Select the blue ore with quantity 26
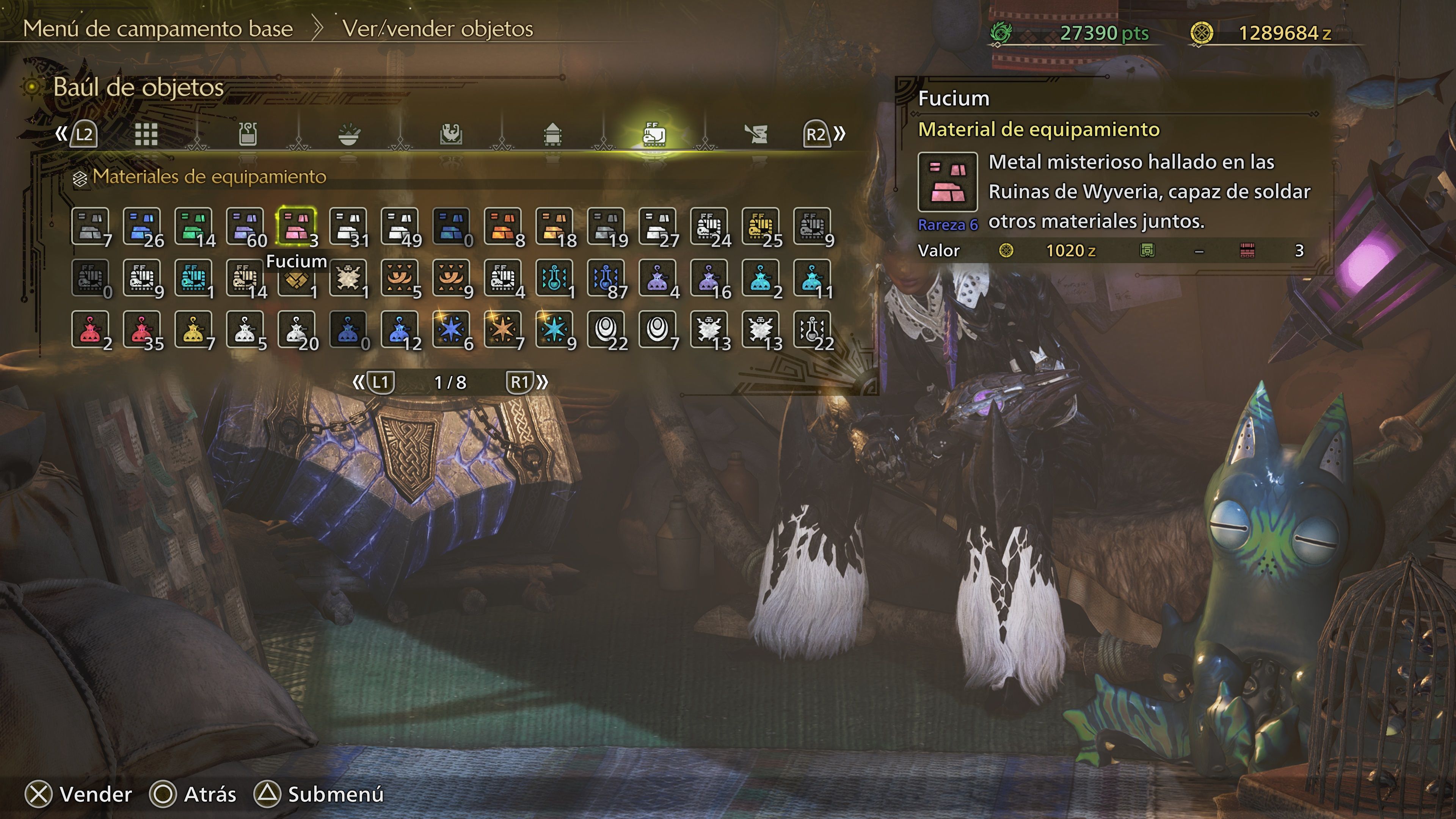 141,226
